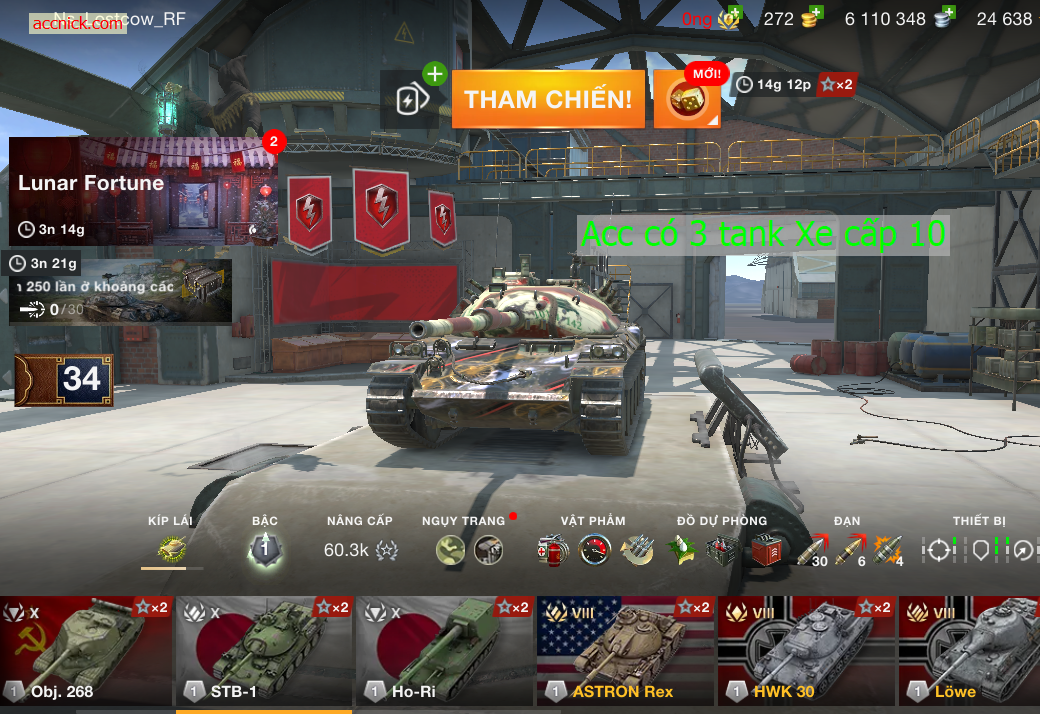This screenshot has width=1040, height=714.
Task: Open the VẬT PHẨM consumables slots
Action: pyautogui.click(x=594, y=548)
